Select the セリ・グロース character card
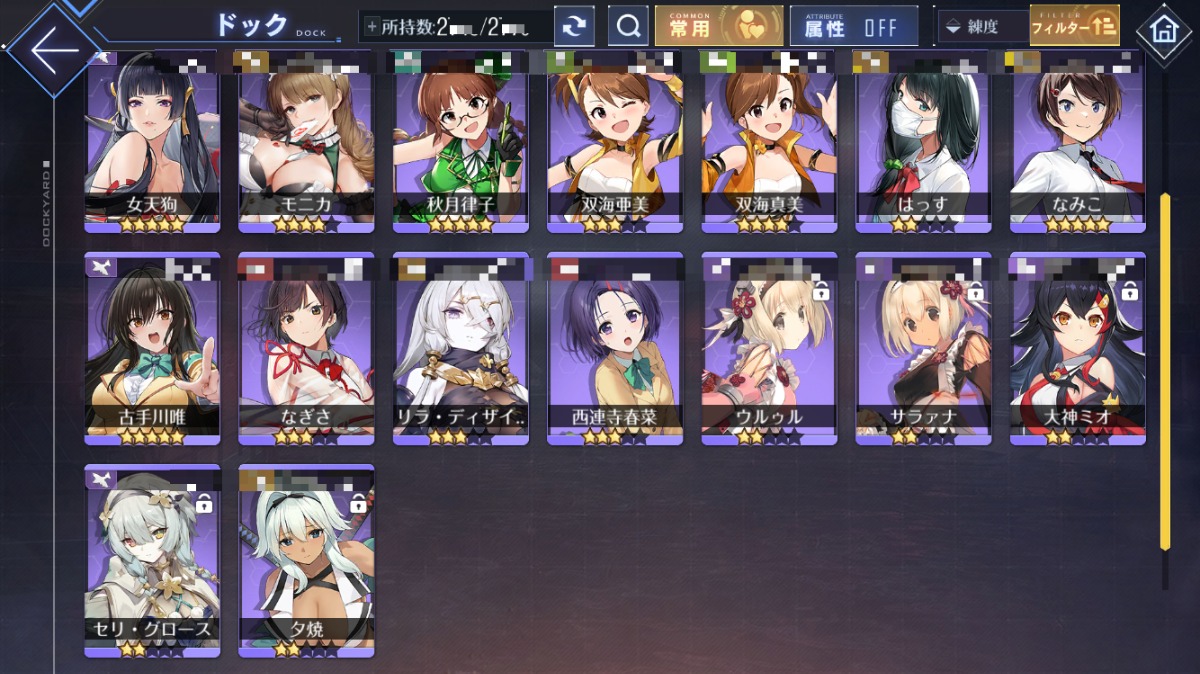 point(153,560)
